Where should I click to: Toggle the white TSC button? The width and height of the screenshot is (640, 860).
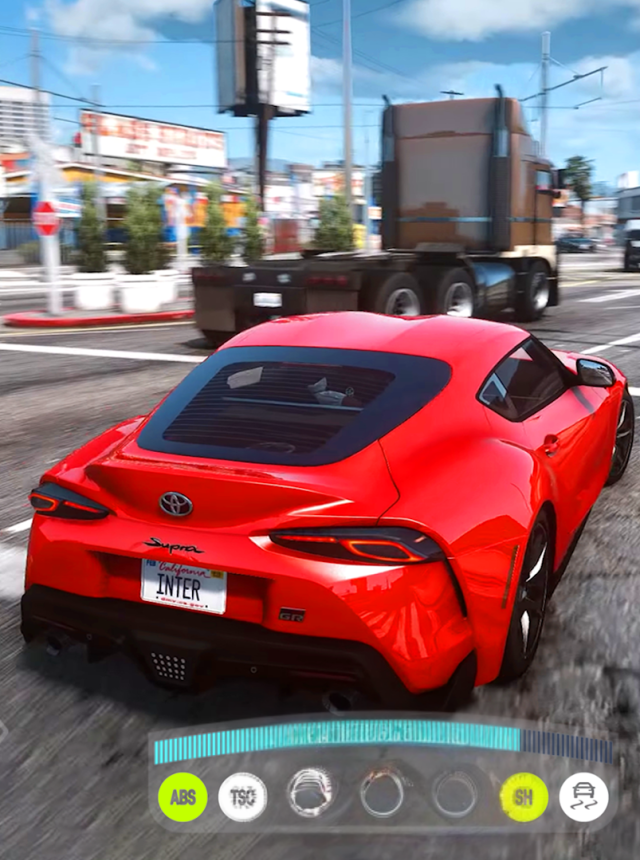tap(243, 797)
